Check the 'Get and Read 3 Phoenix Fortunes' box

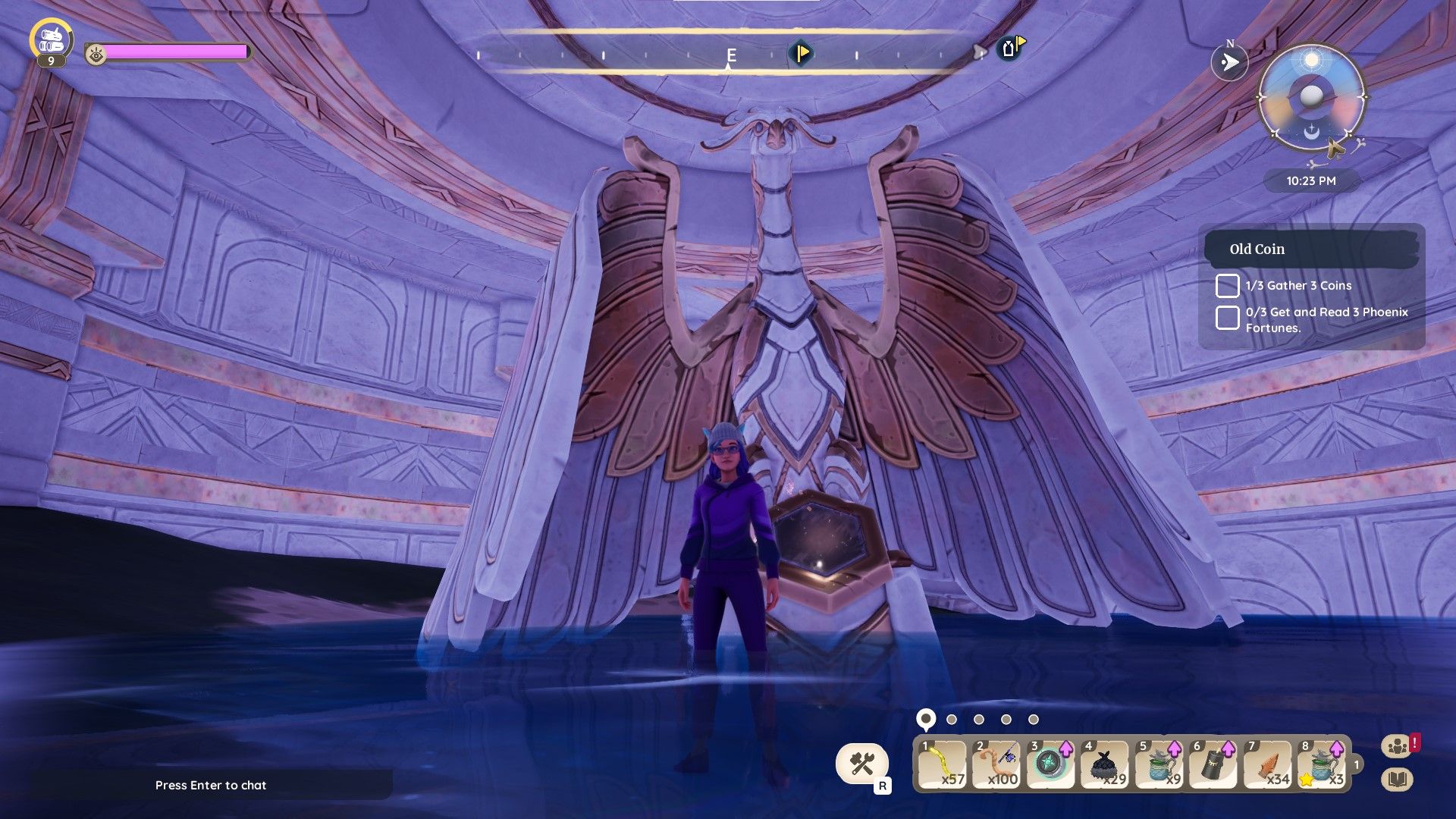pyautogui.click(x=1228, y=317)
